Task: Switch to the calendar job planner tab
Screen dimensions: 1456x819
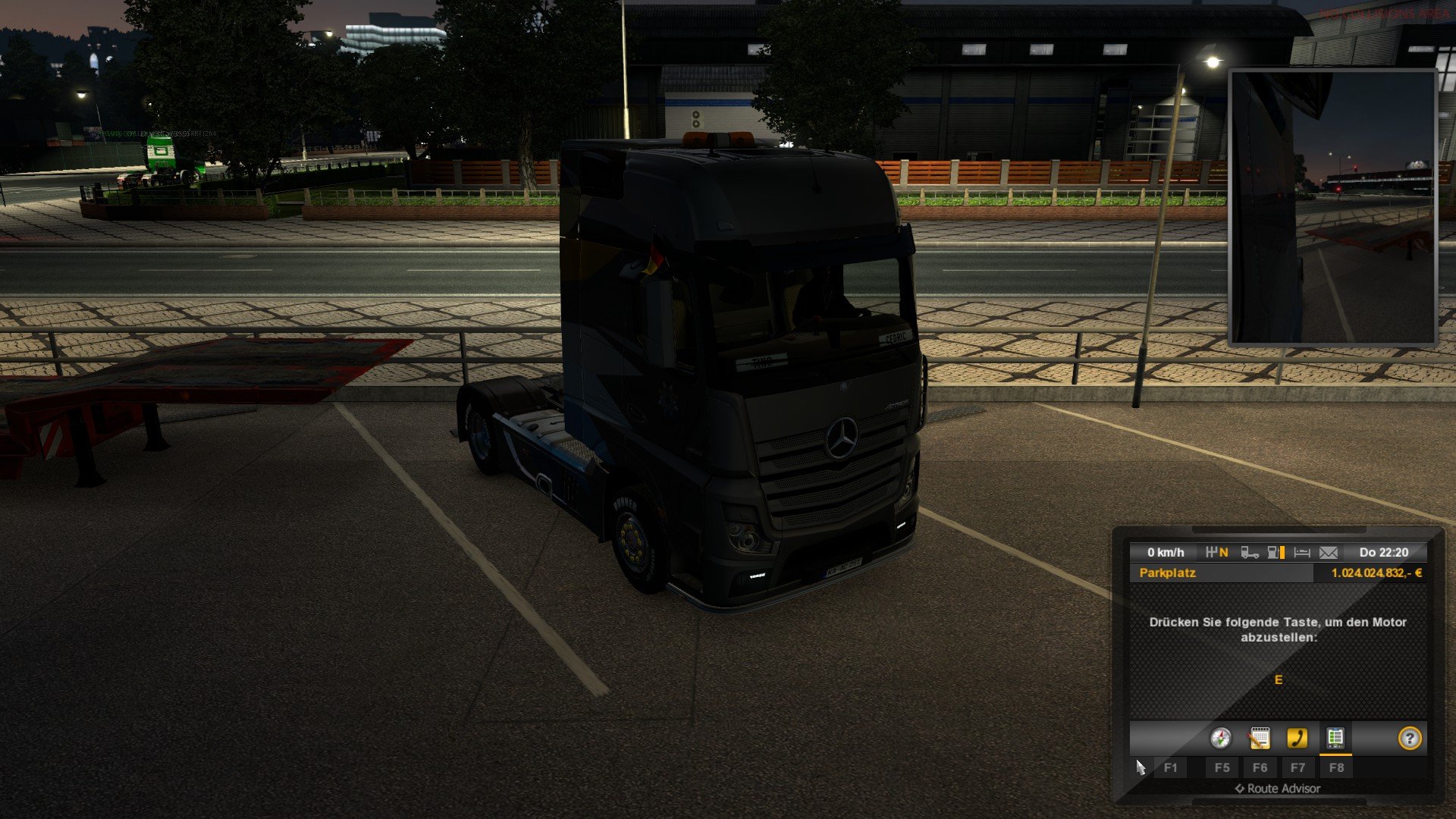Action: coord(1259,738)
